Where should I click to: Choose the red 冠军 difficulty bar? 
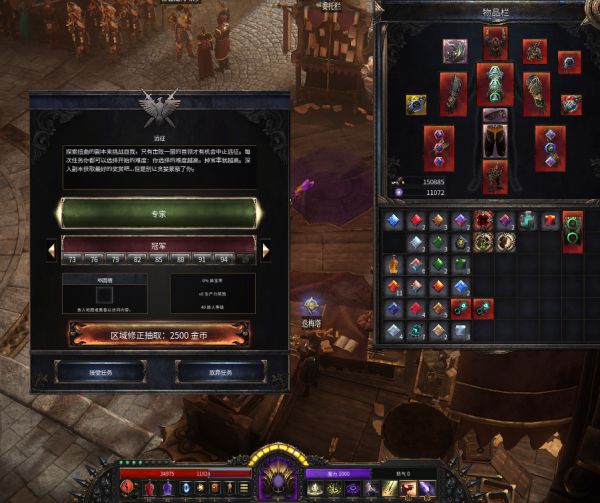pos(160,242)
